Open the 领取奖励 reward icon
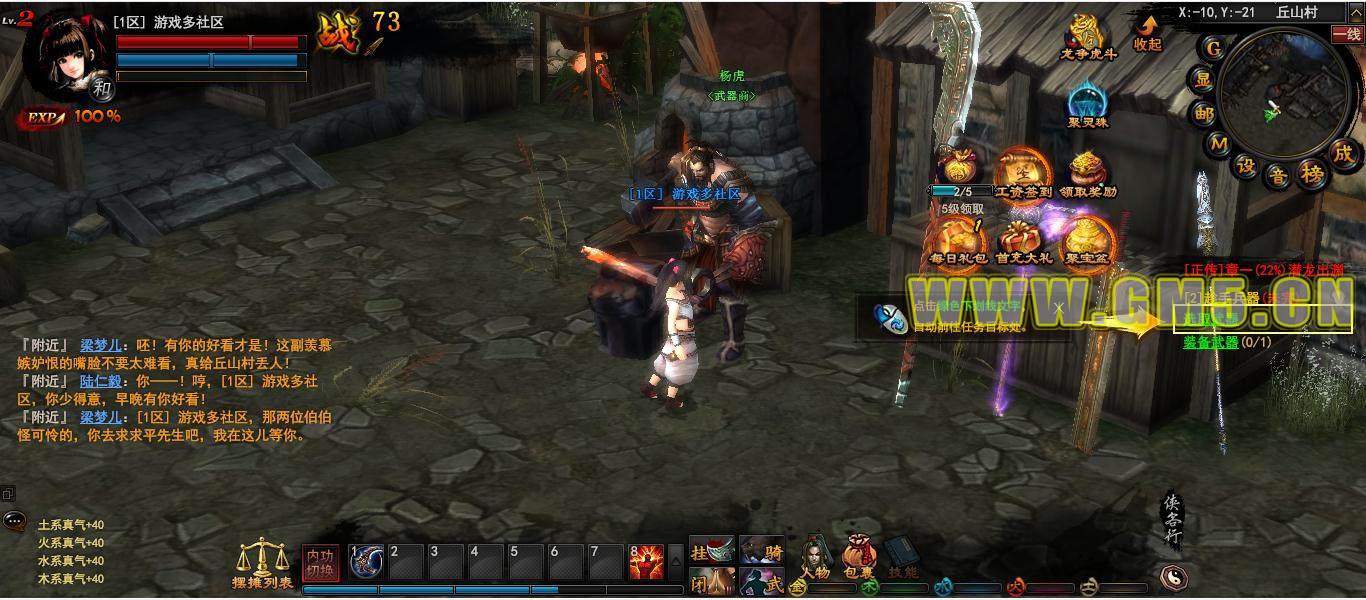Screen dimensions: 1366x600 [x=1086, y=172]
